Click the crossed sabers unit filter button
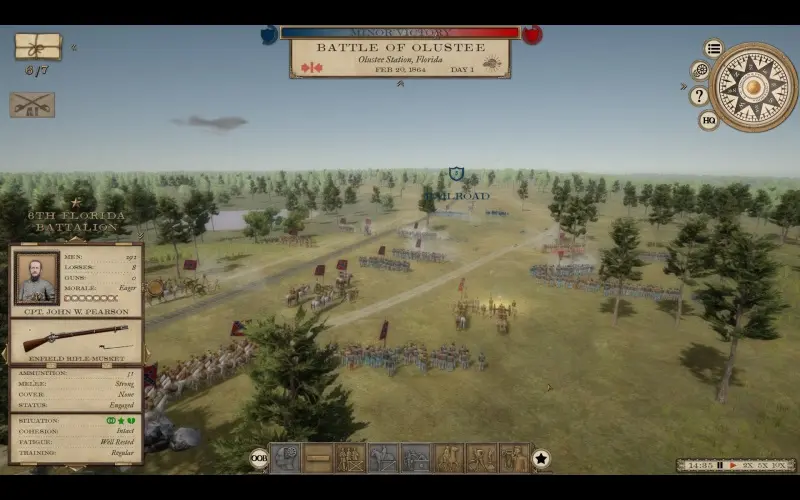 32,105
